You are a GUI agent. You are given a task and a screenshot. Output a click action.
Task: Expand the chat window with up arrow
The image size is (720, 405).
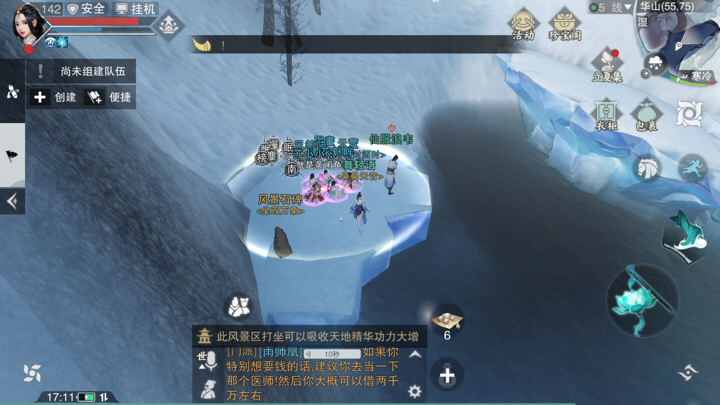tap(415, 355)
